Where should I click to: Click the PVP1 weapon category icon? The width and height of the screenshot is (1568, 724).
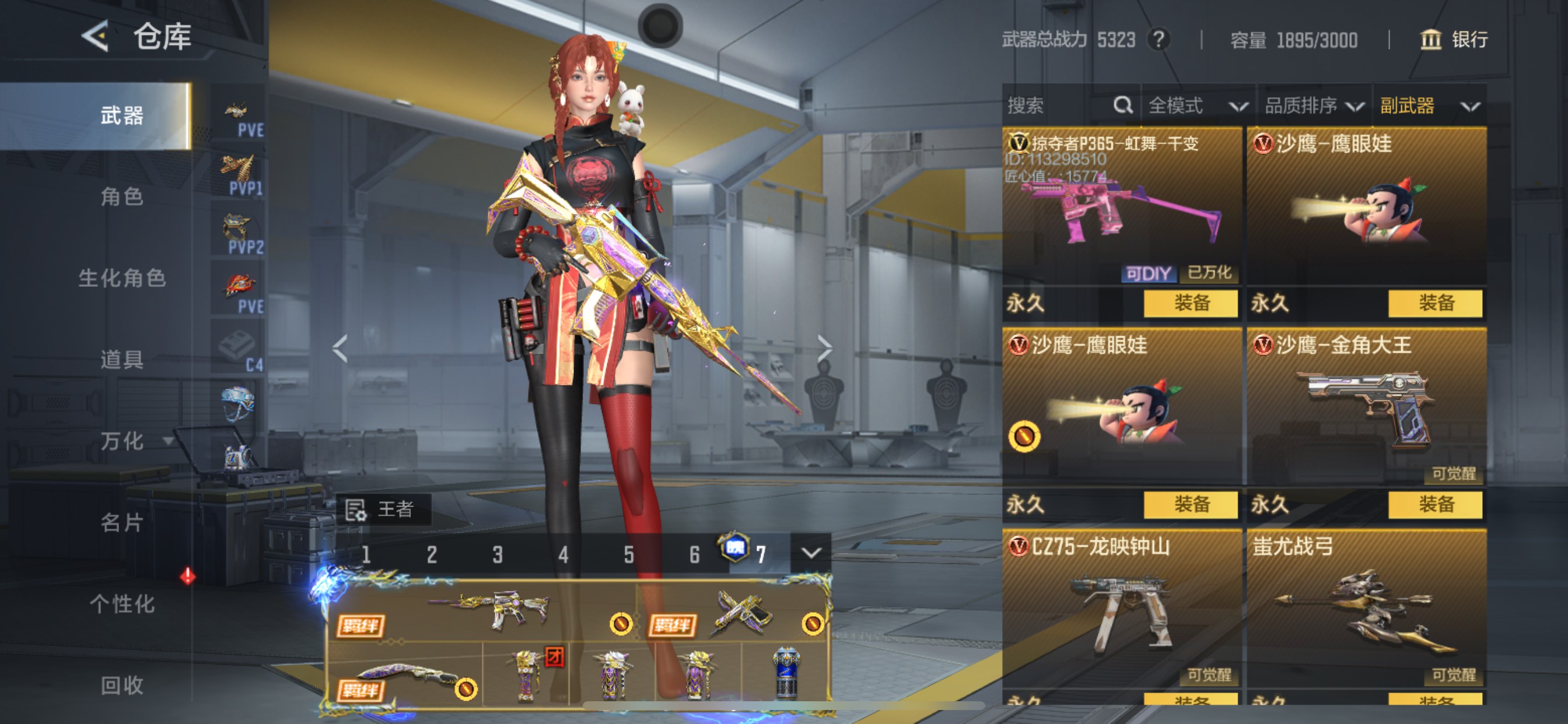(238, 168)
